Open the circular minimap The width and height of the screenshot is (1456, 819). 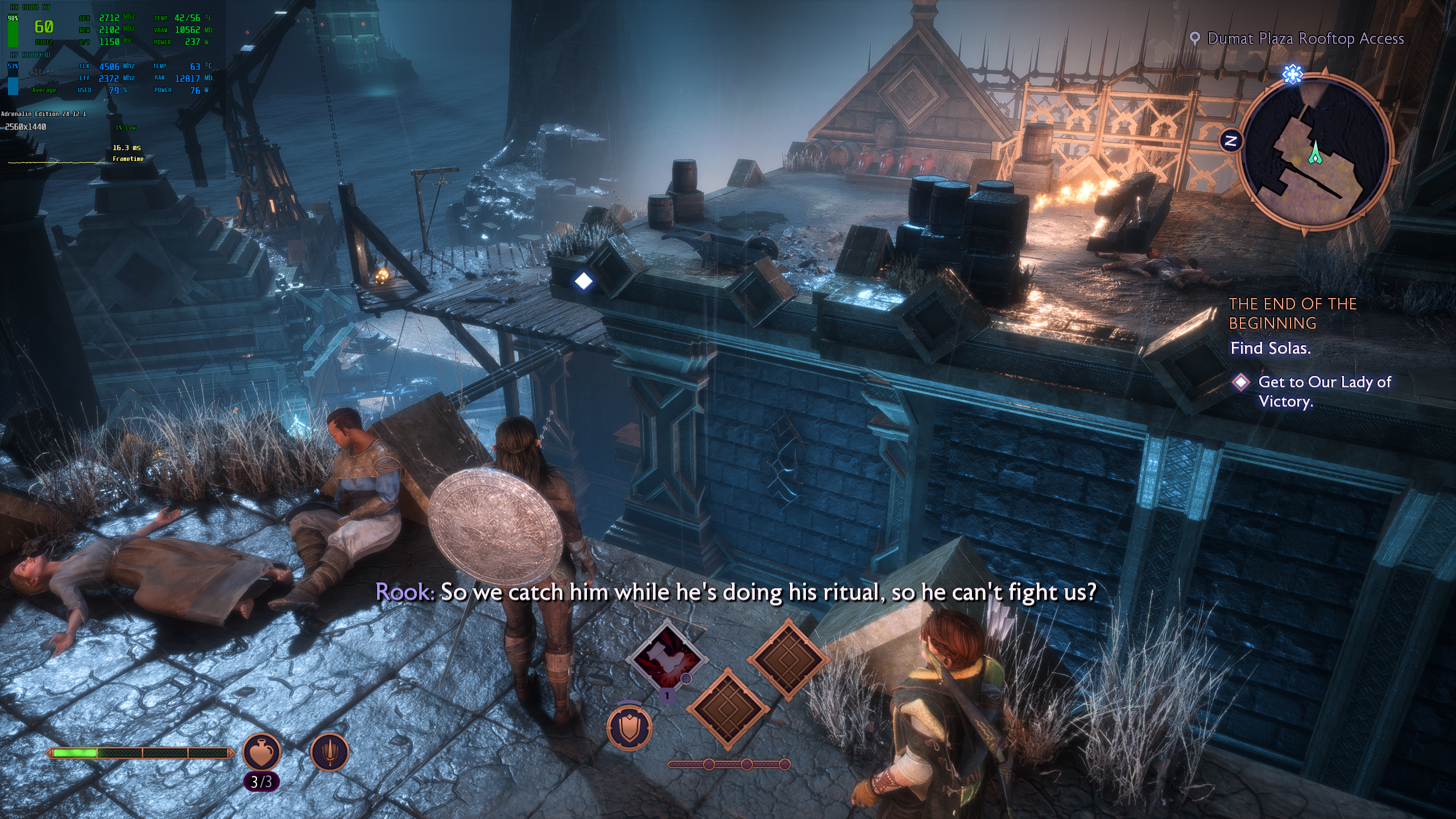pos(1315,154)
